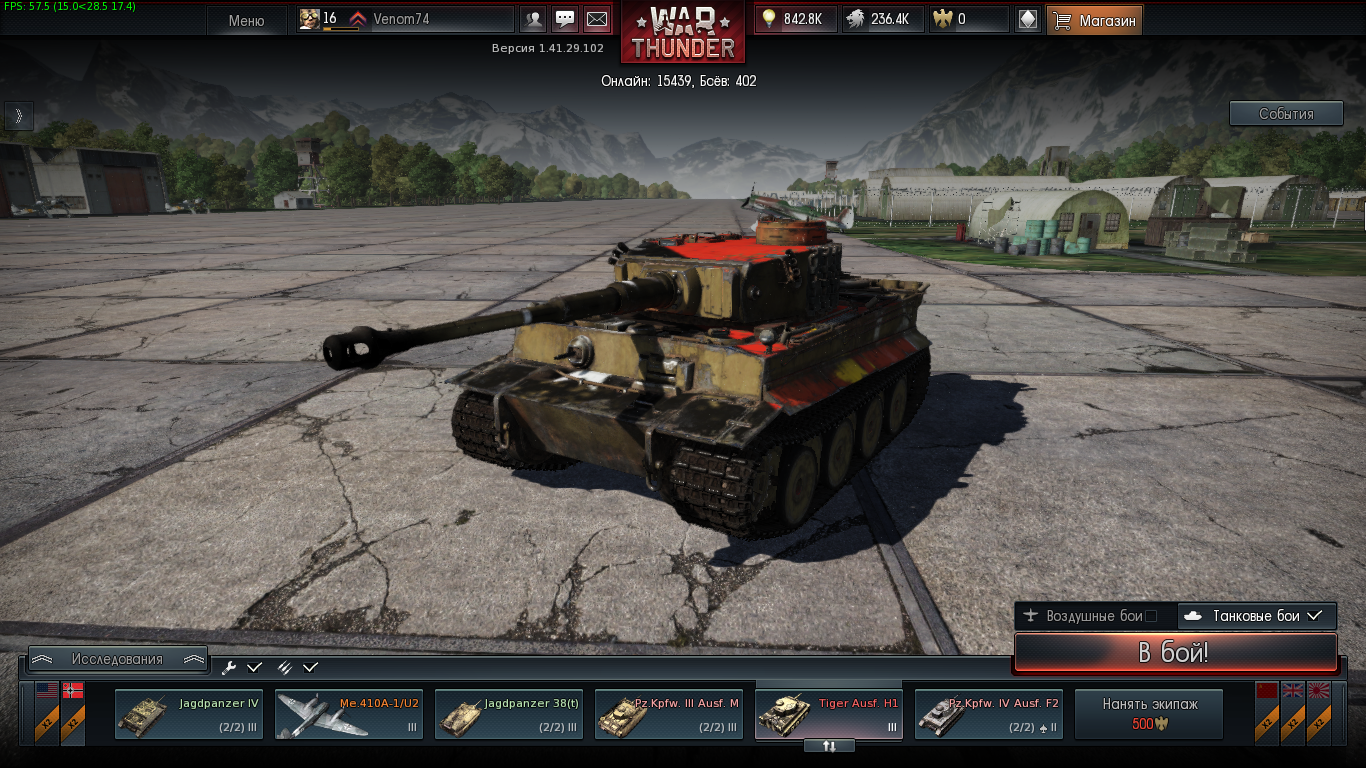Open the chat speech bubble icon
Screen dimensions: 1366x768
565,19
